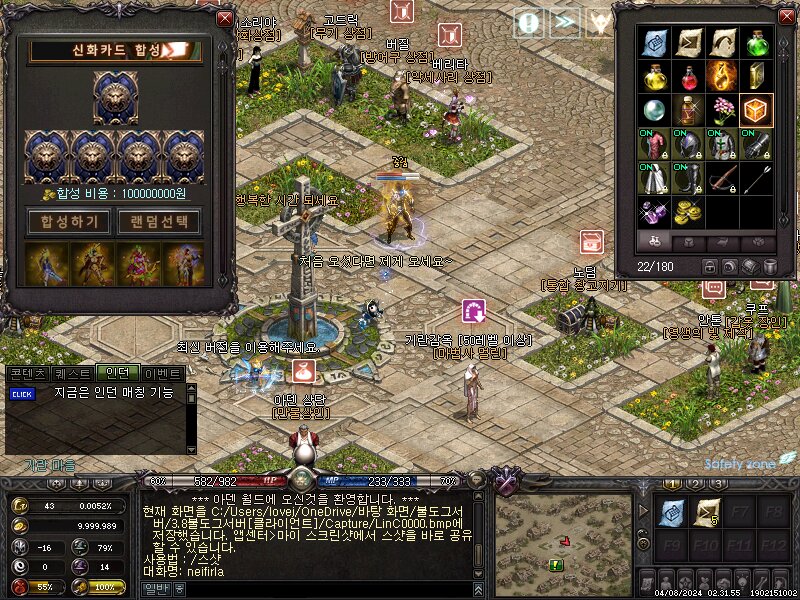The width and height of the screenshot is (800, 600).
Task: Pick the red potion inventory slot
Action: (688, 77)
